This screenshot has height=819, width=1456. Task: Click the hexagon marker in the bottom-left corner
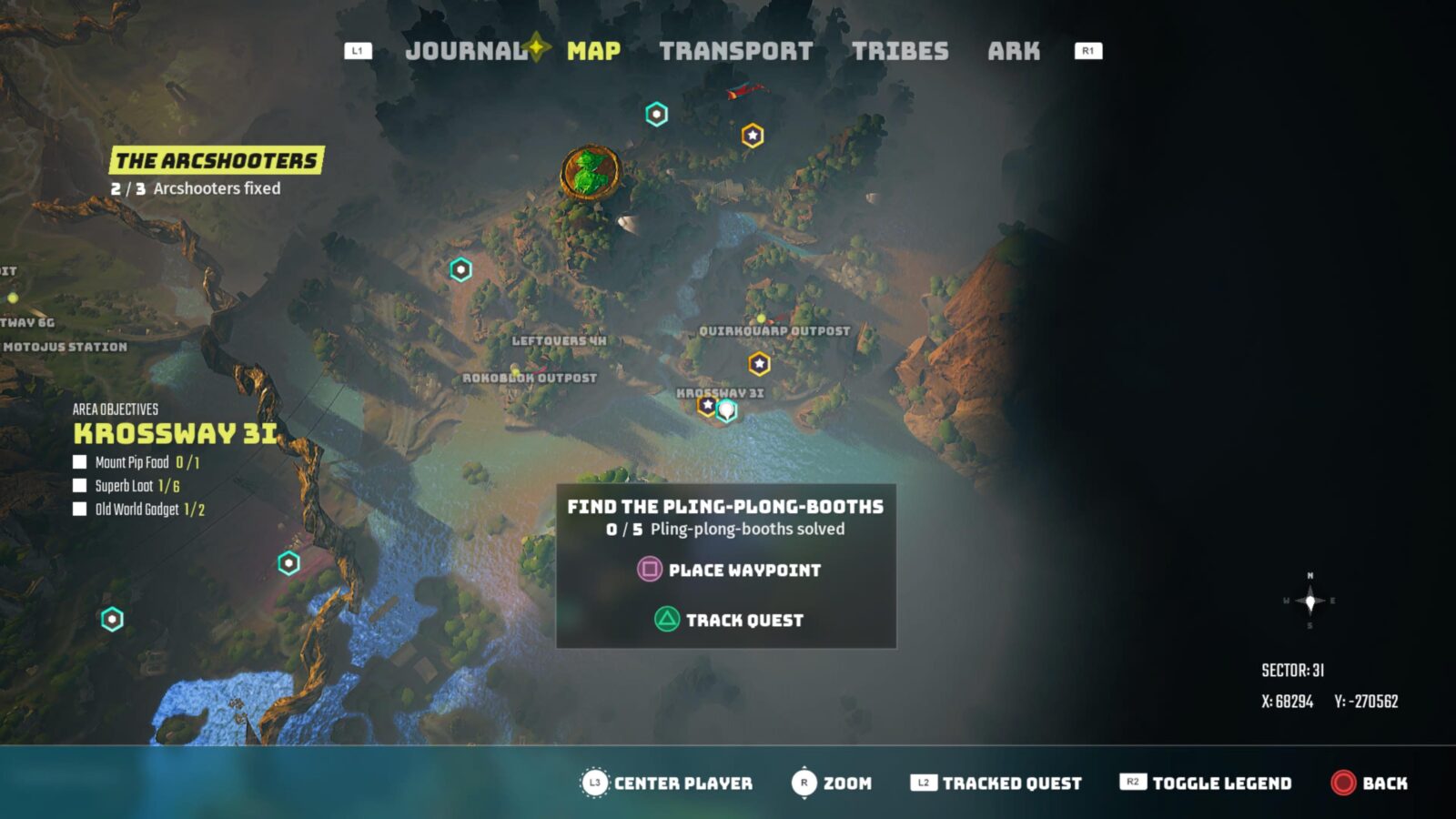[x=111, y=618]
